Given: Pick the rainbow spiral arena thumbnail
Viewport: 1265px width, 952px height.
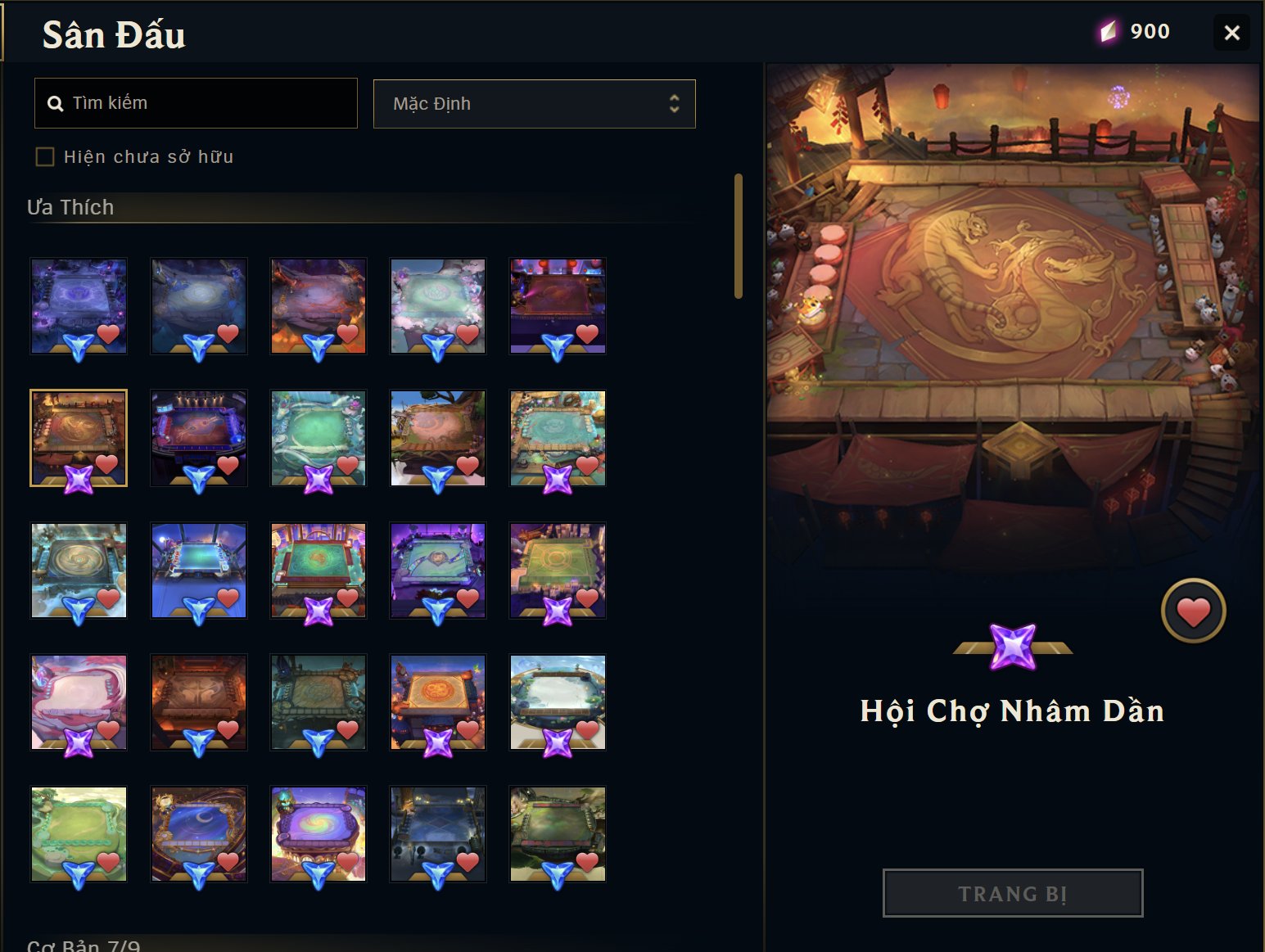Looking at the screenshot, I should (319, 833).
